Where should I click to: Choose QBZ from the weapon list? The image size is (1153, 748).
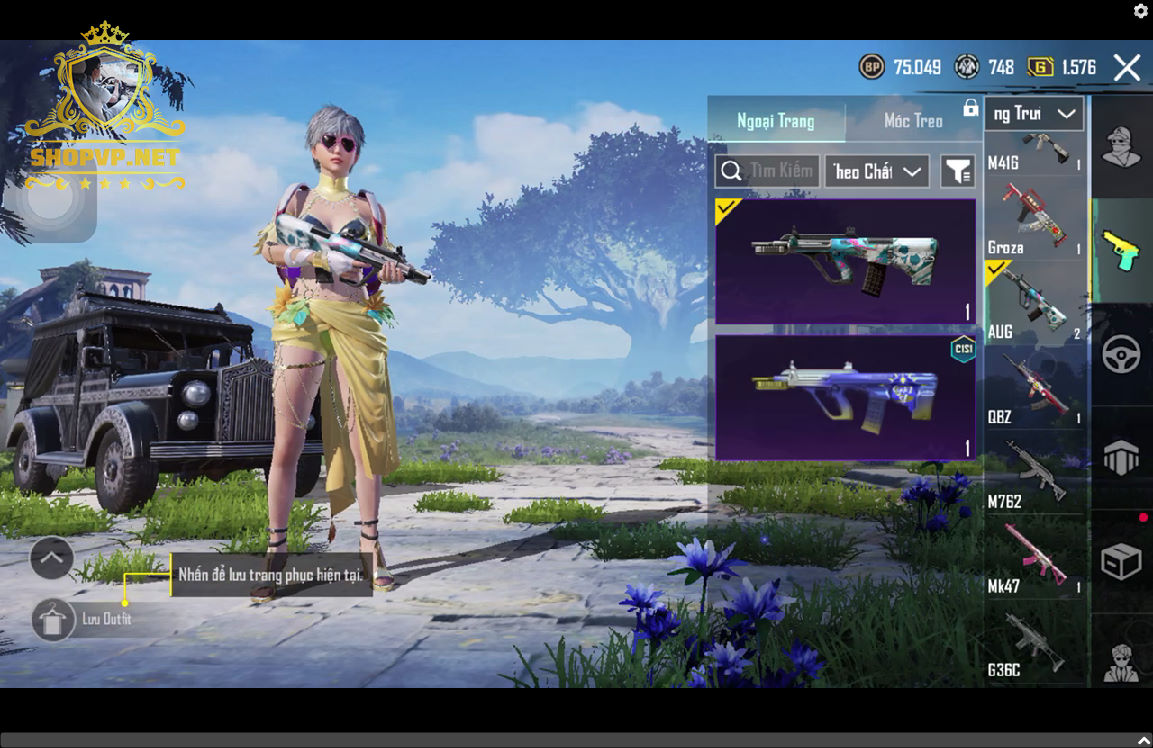[x=1034, y=388]
